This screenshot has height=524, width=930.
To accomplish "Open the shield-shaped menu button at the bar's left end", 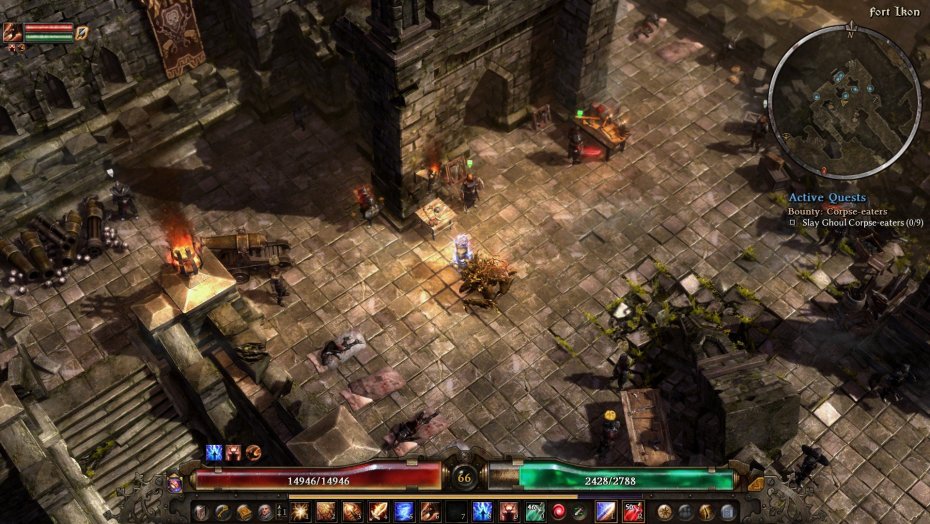I will (x=201, y=512).
